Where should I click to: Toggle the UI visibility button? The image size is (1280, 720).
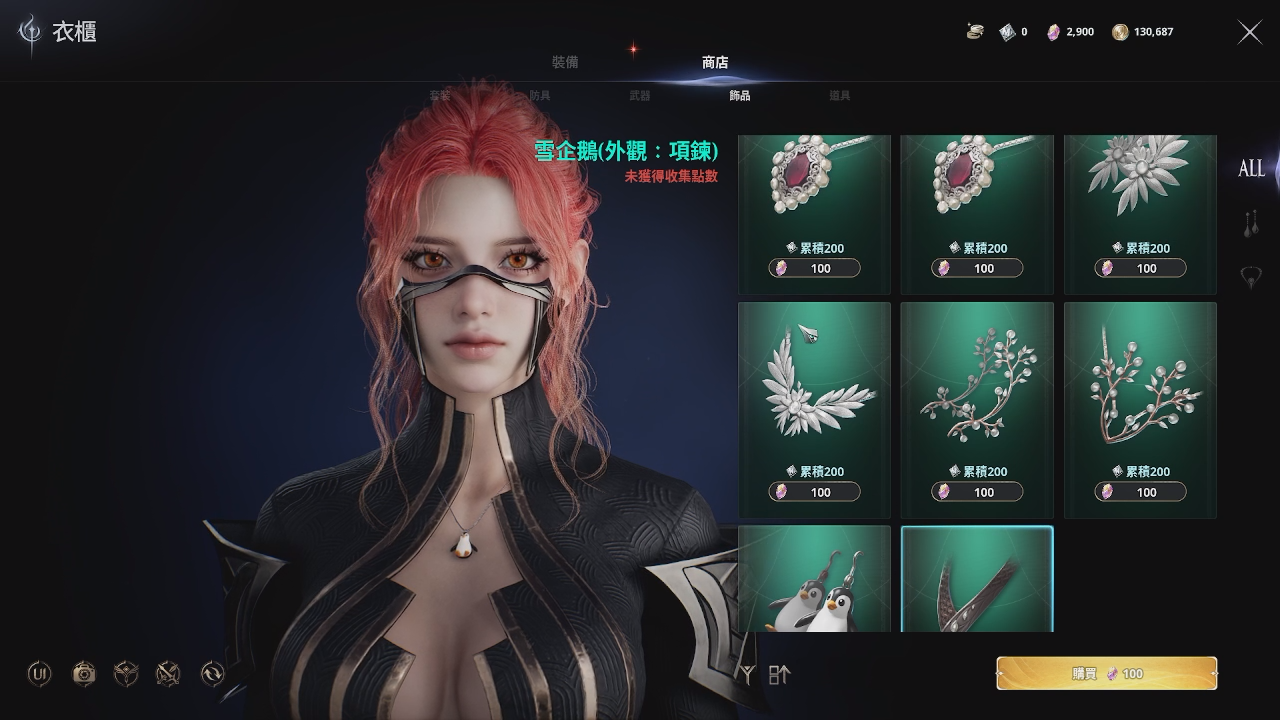[x=40, y=674]
